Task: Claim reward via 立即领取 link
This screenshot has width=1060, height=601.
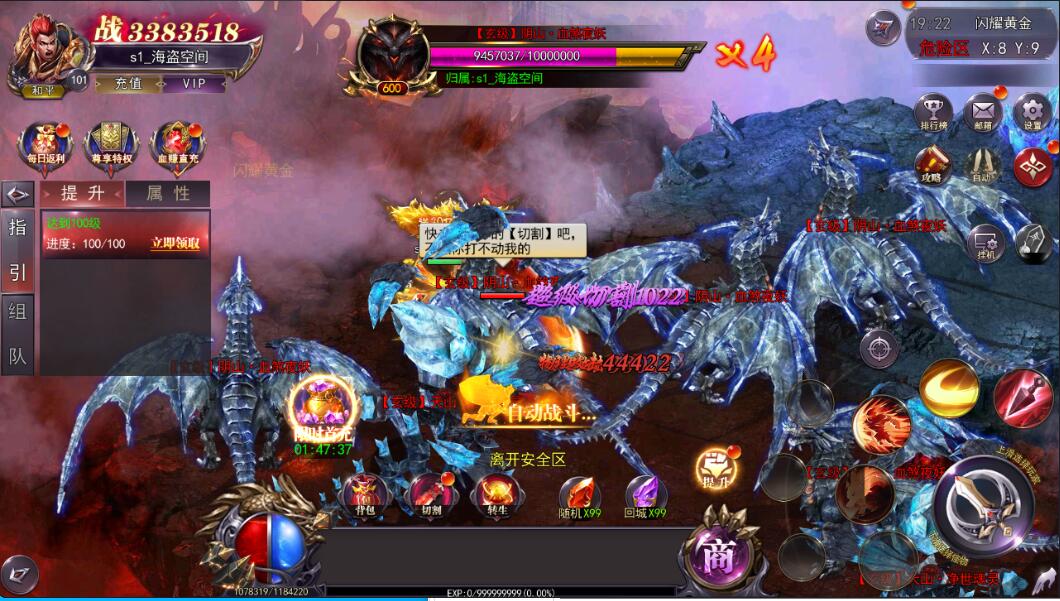Action: [175, 243]
